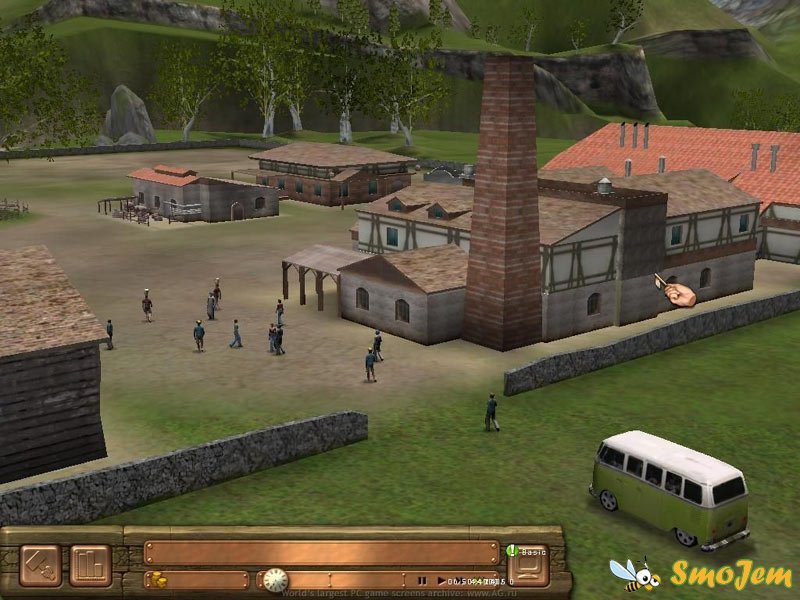
Task: Open the computer monitor menu button
Action: [527, 567]
